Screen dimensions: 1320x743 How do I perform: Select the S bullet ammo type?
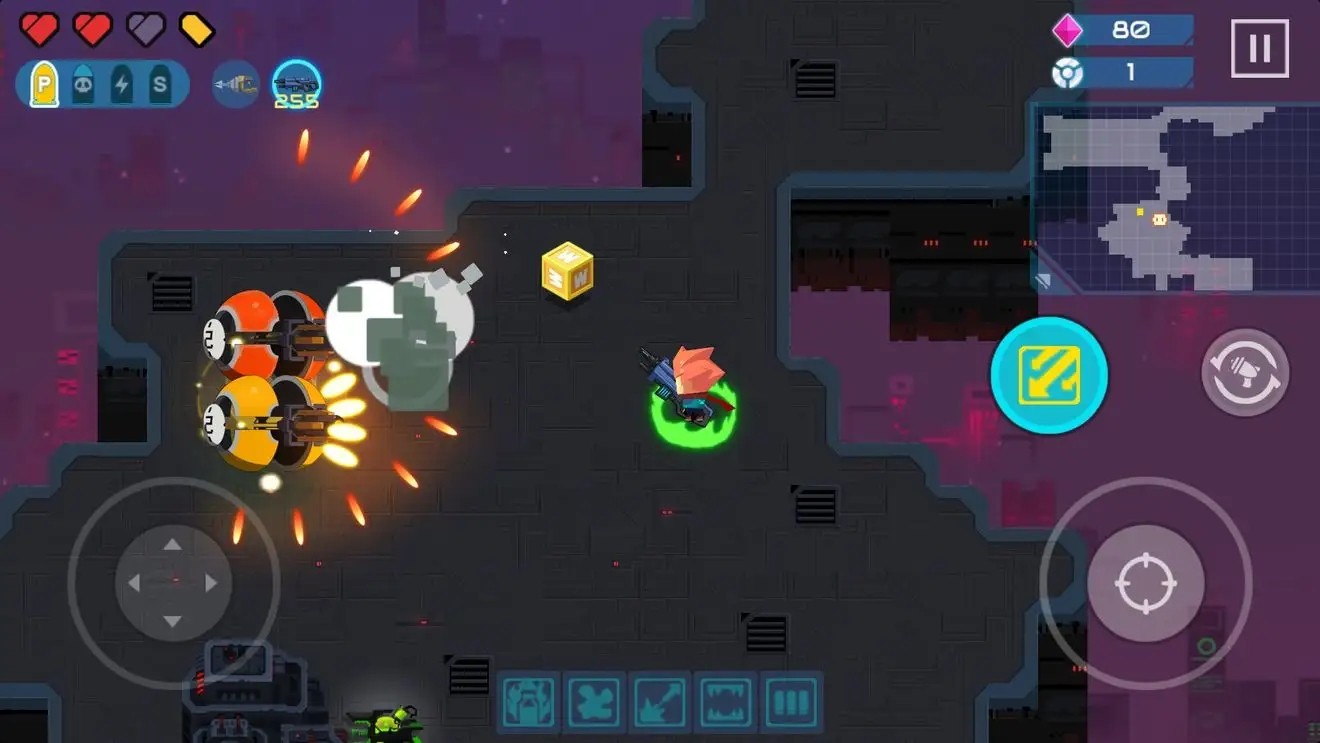[x=160, y=85]
